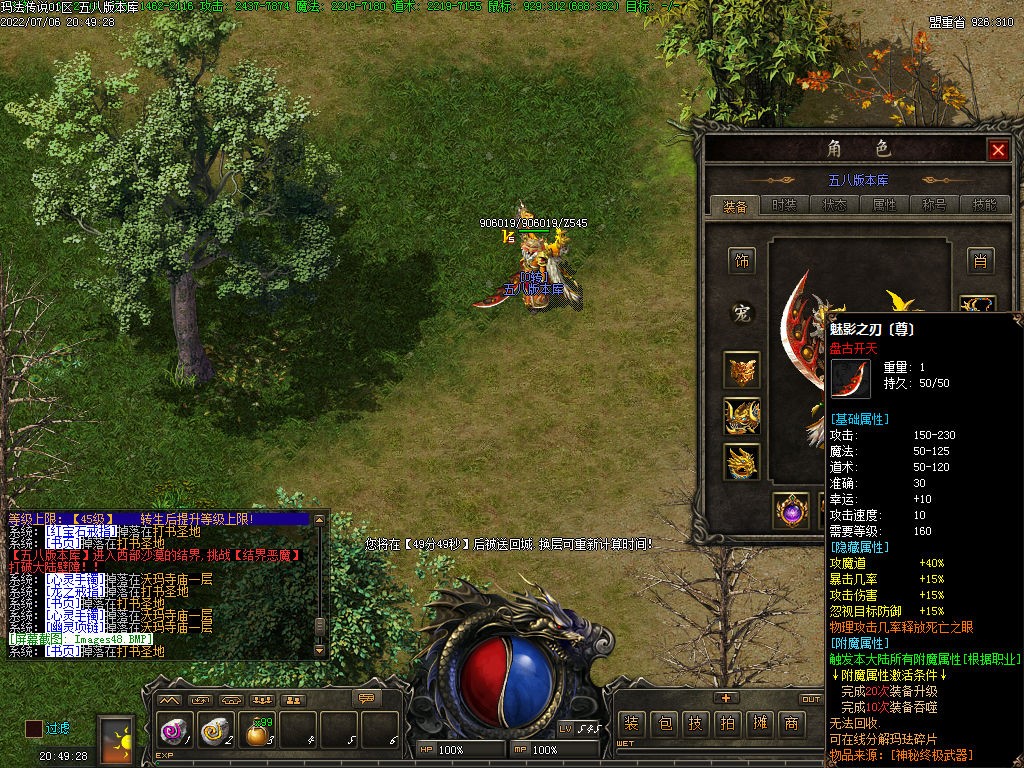Select the 称号 title tab
1024x768 pixels.
935,205
